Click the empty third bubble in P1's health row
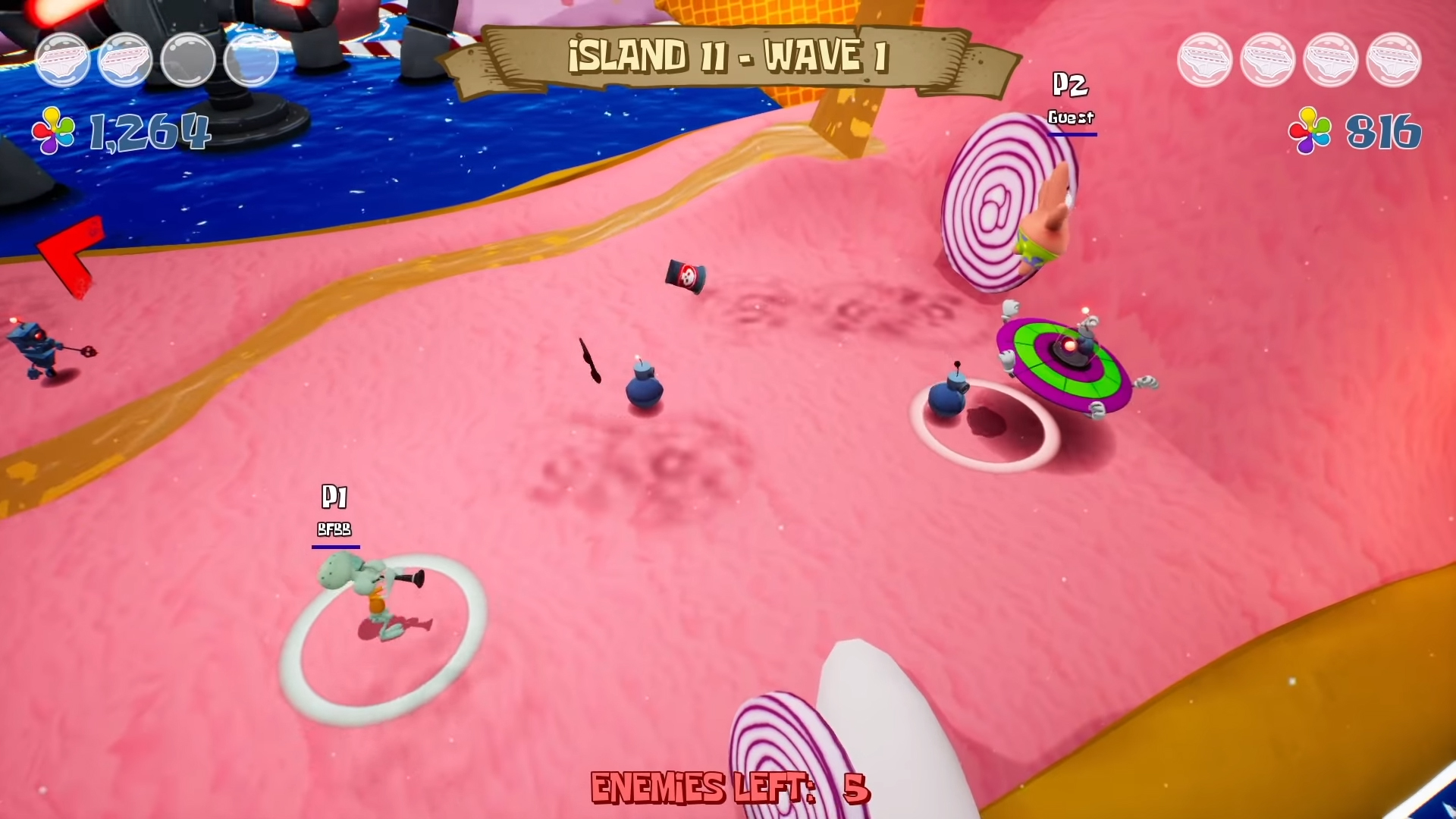This screenshot has width=1456, height=819. click(x=189, y=59)
